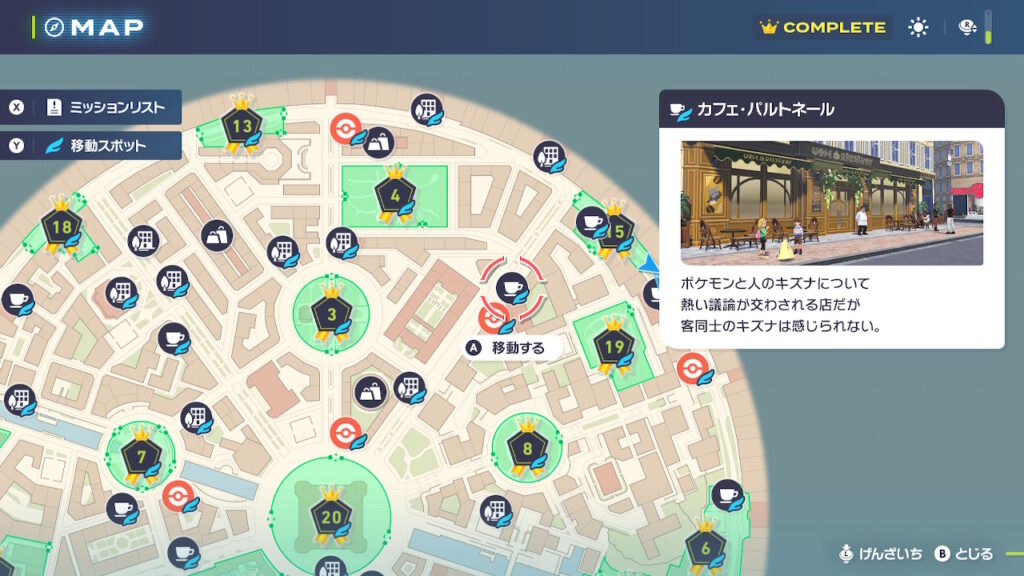Select wild zone 13 marker

point(242,128)
